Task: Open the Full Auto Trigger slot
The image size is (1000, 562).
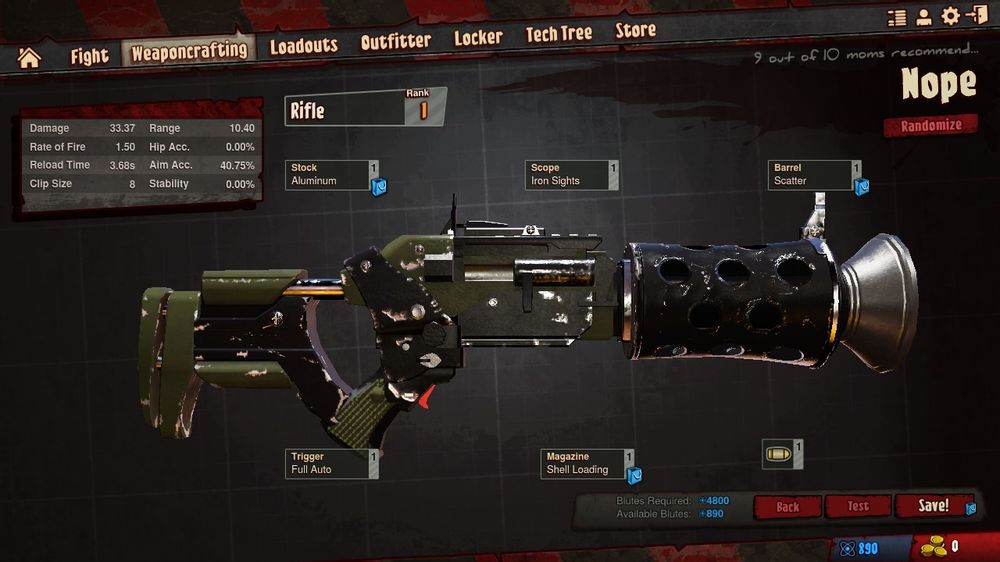Action: click(x=332, y=463)
